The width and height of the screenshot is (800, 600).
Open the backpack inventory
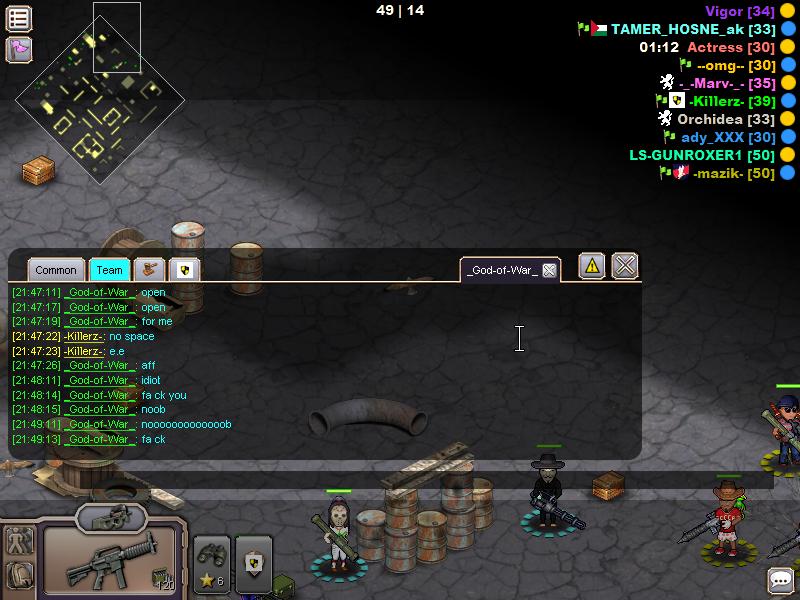click(x=19, y=575)
